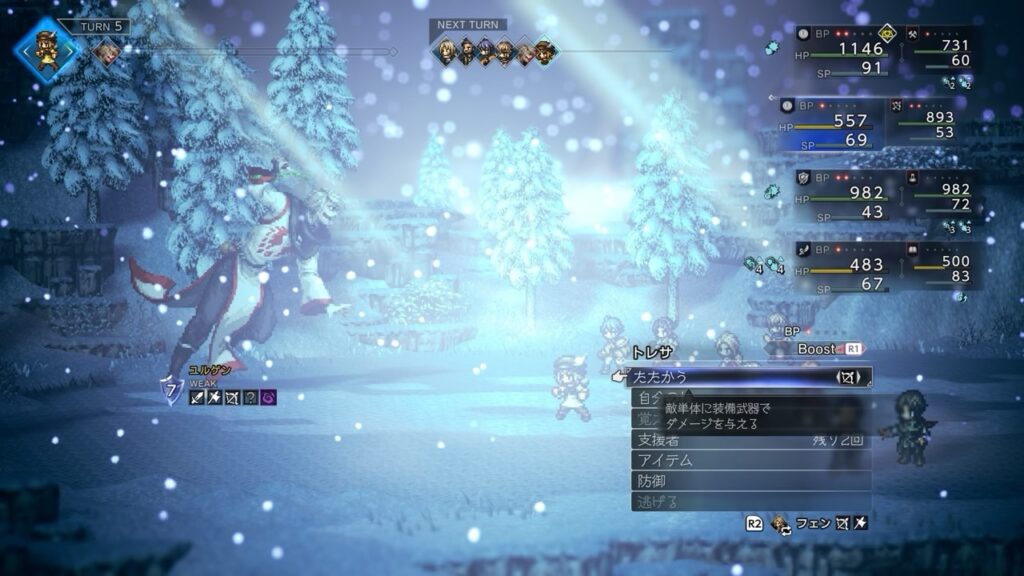The height and width of the screenshot is (576, 1024).
Task: Click the first portrait under NEXT TURN
Action: point(446,51)
